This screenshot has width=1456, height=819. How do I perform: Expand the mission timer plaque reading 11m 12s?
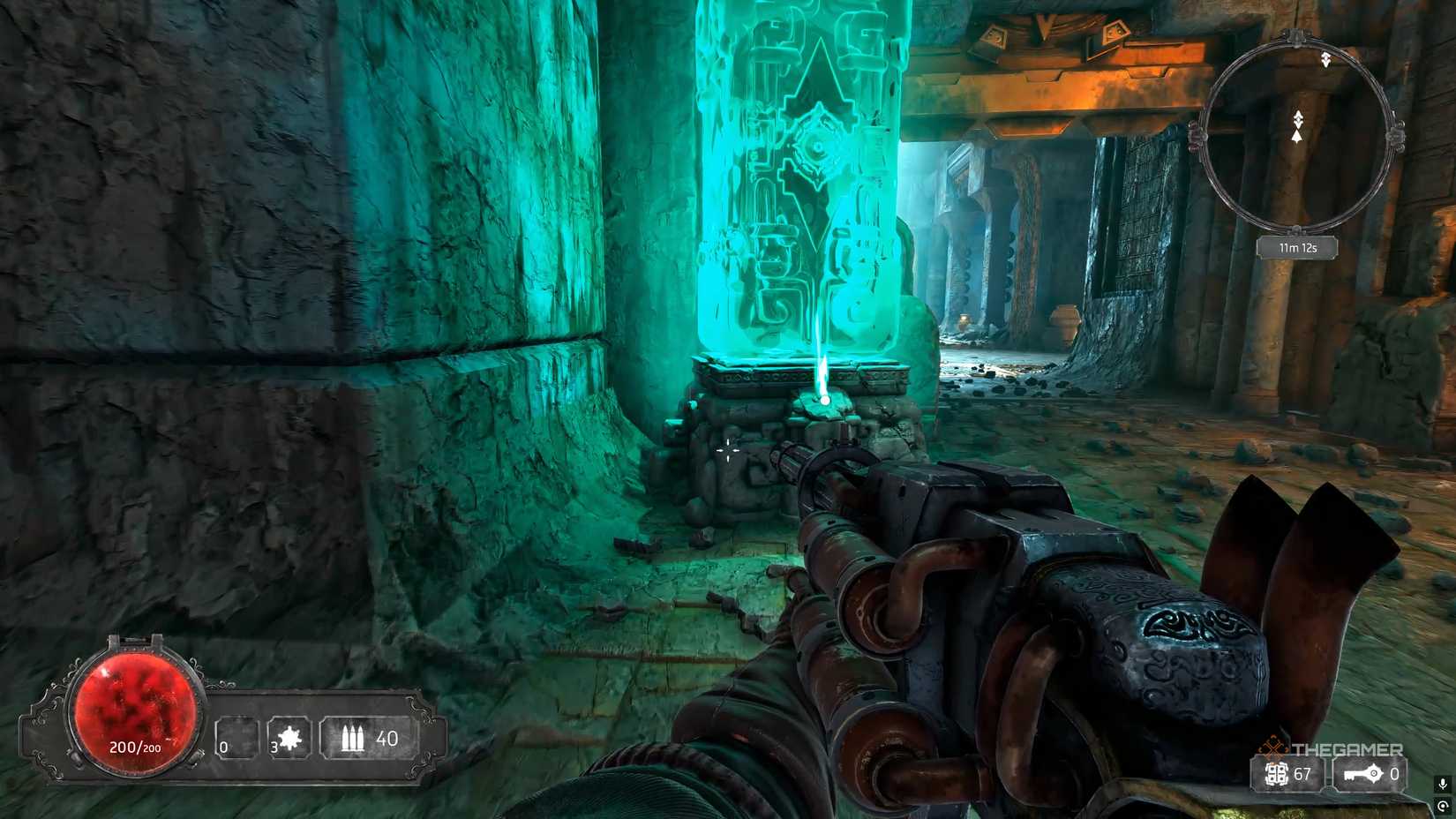click(x=1298, y=247)
